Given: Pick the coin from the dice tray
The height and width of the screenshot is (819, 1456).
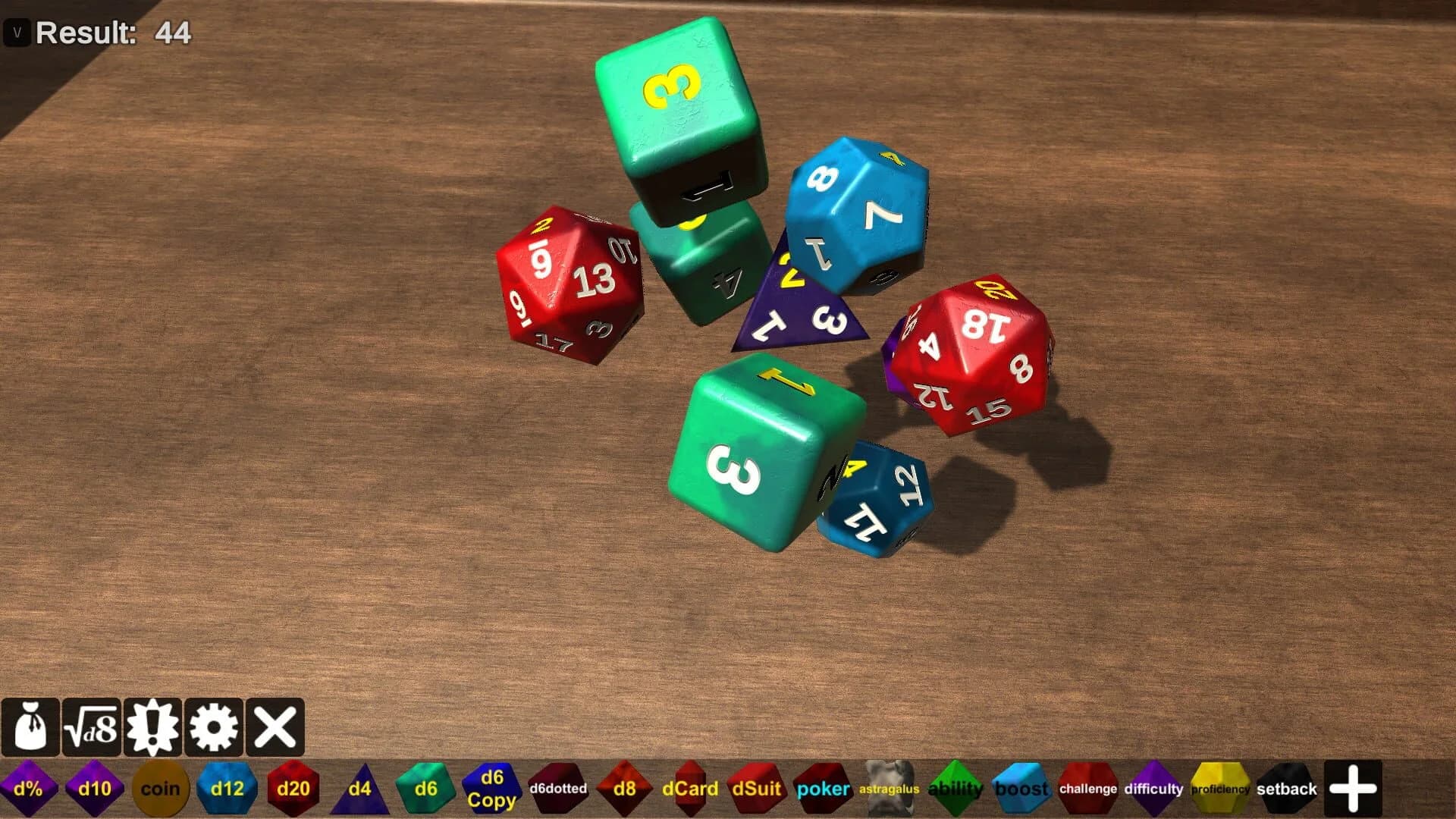Looking at the screenshot, I should pyautogui.click(x=160, y=789).
